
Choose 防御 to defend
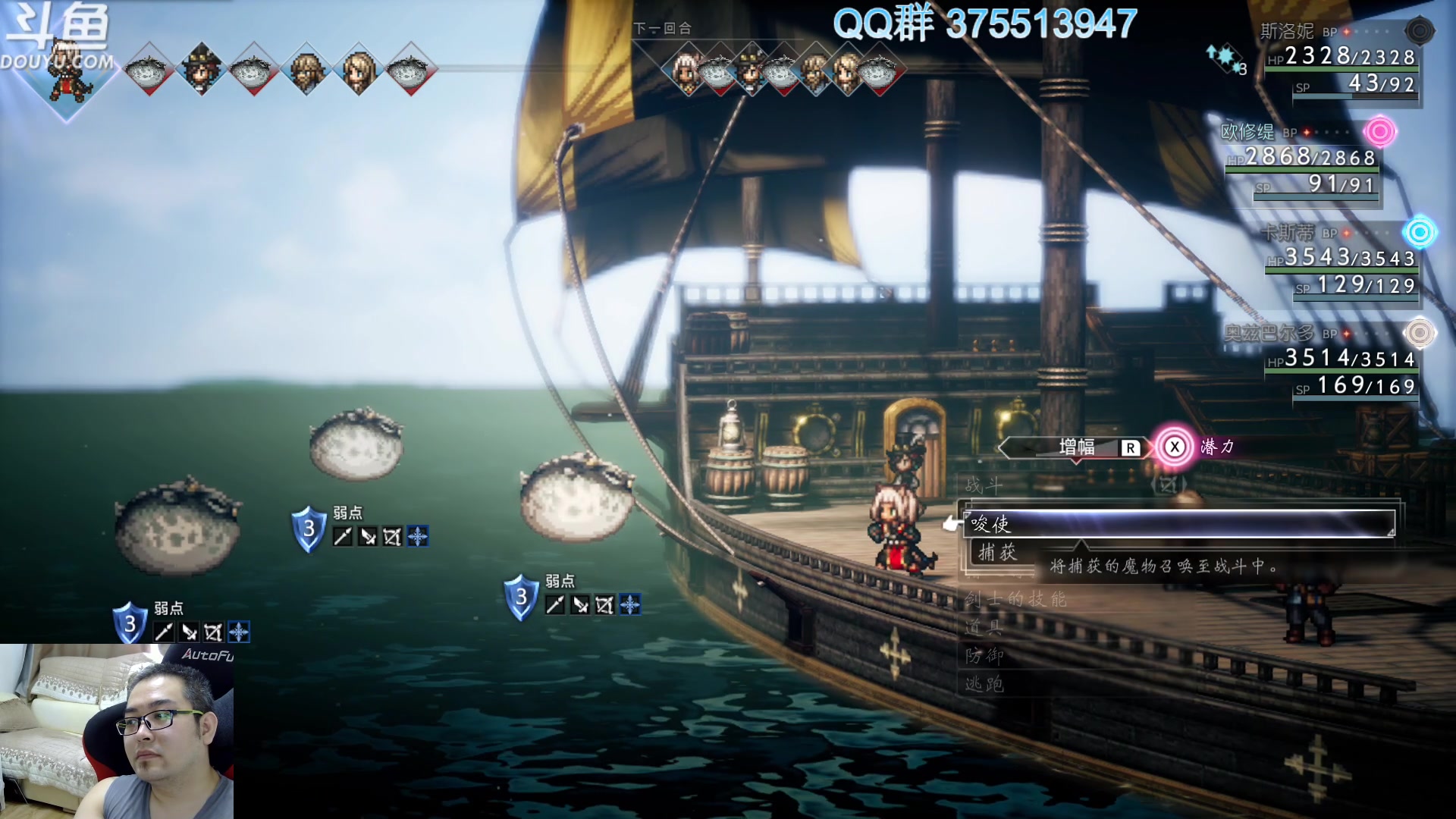pos(984,655)
